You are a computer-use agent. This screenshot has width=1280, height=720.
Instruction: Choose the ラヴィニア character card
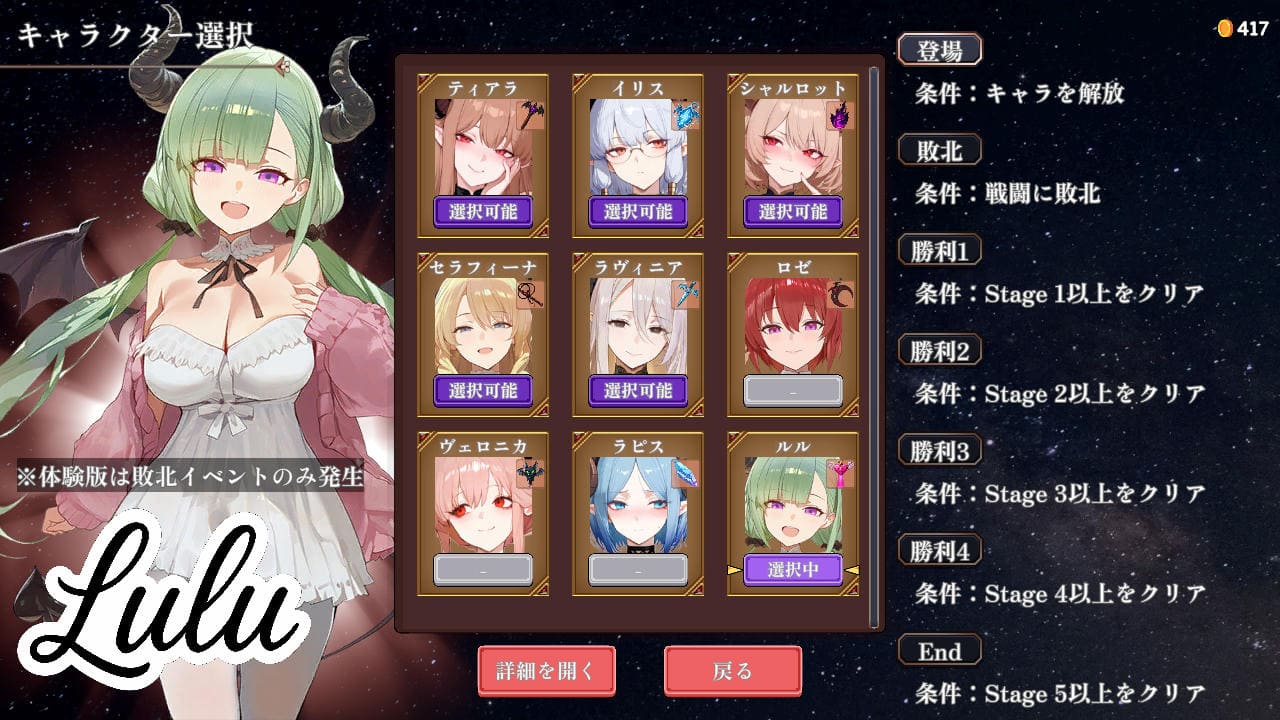(x=637, y=334)
